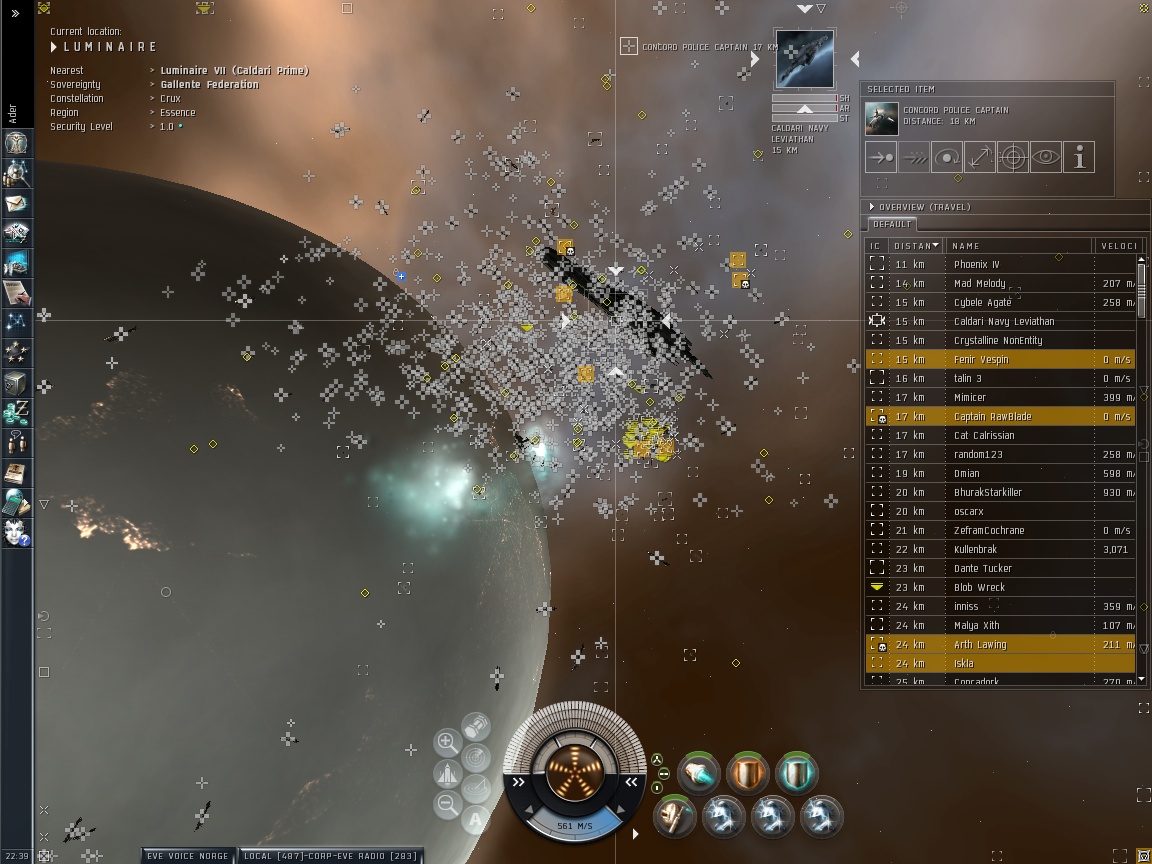Open the help portrait icon with question mark

16,533
